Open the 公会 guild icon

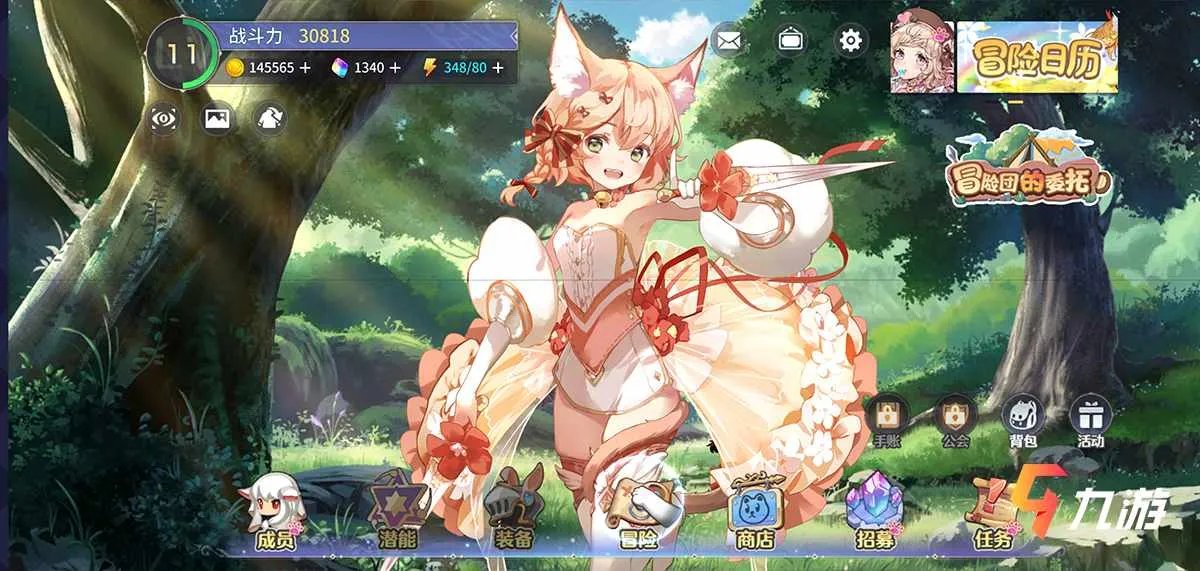tap(955, 419)
